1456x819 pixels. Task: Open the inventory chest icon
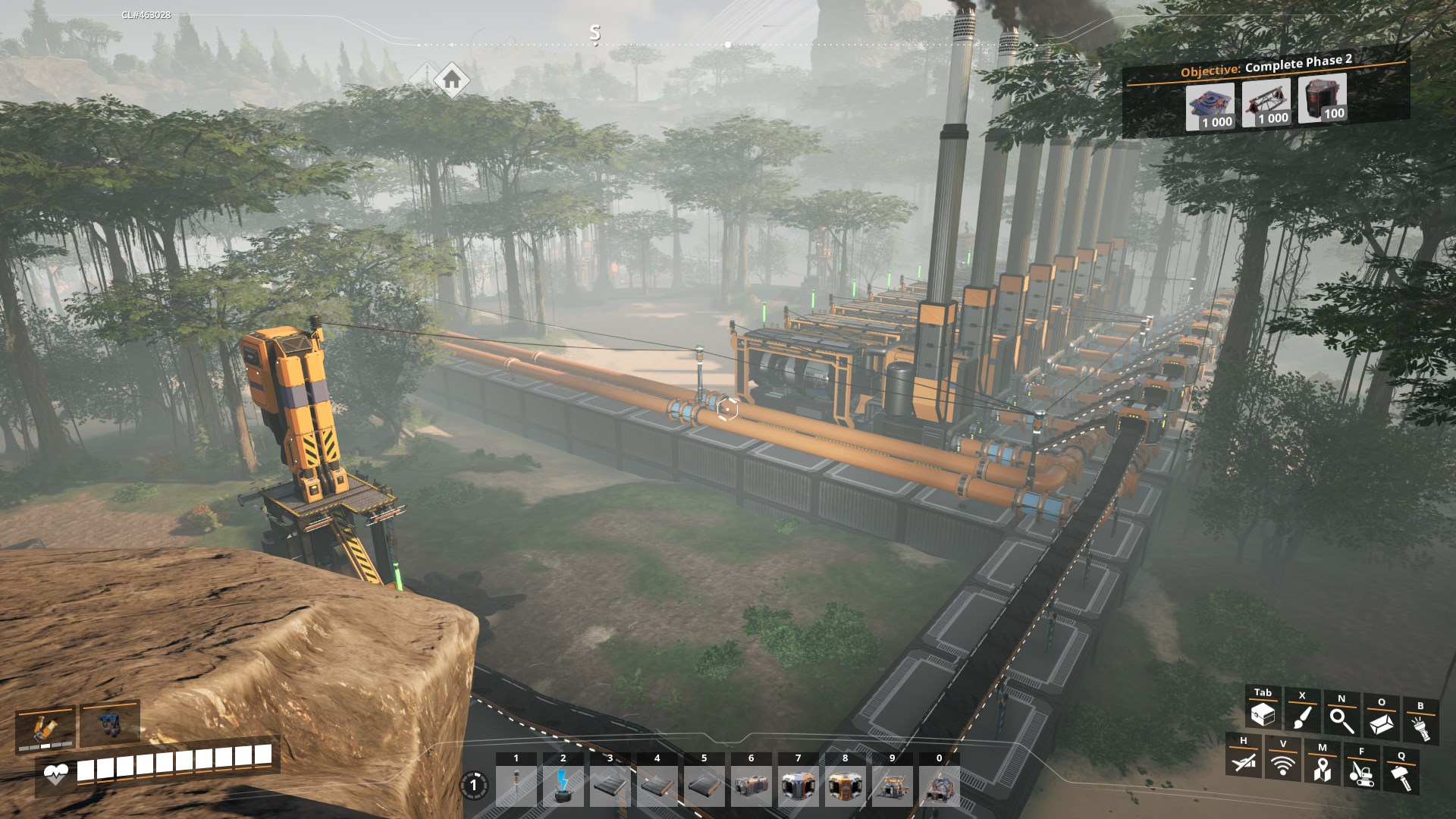tap(1263, 714)
